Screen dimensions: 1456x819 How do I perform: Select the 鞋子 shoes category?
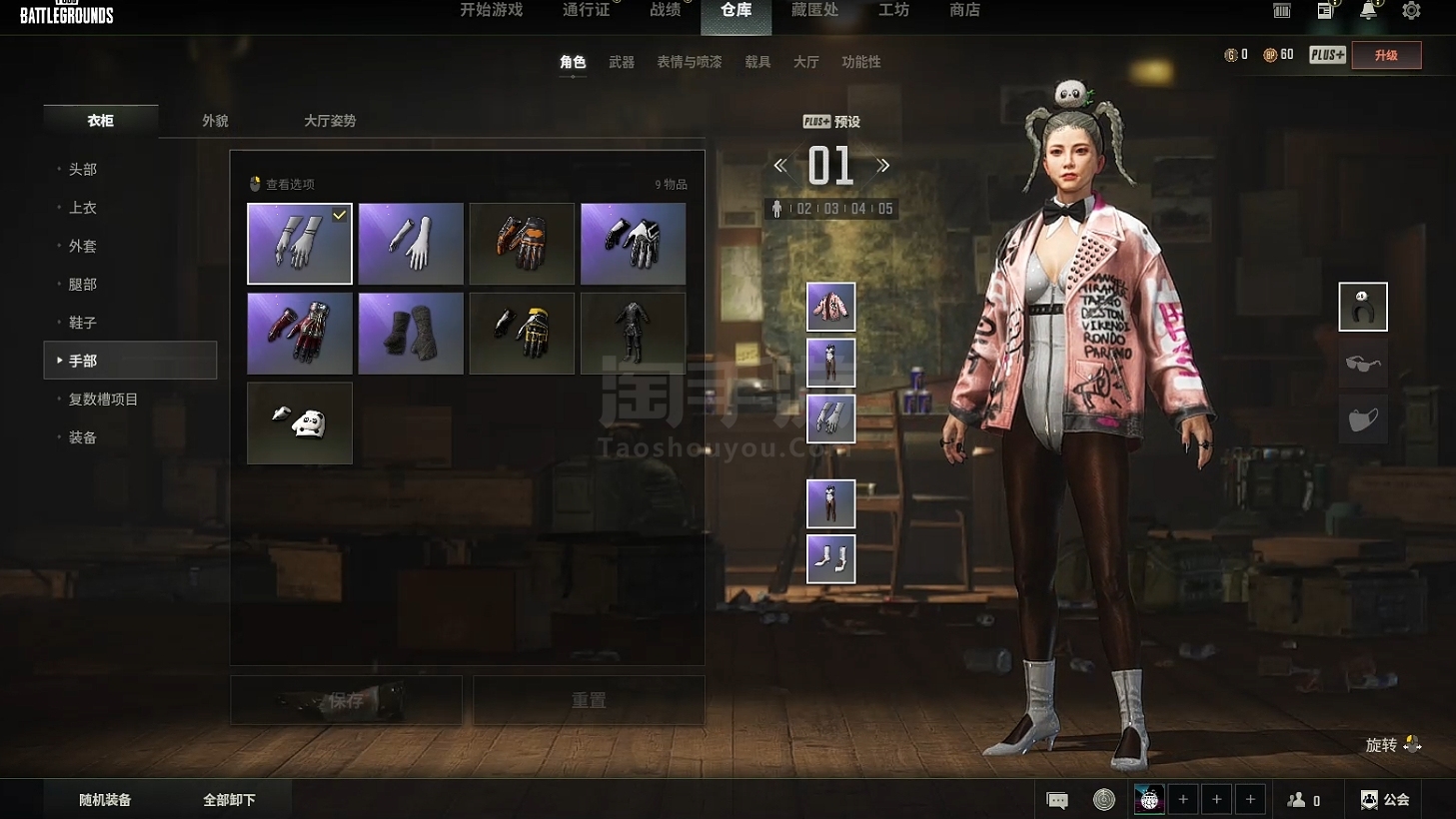point(83,323)
